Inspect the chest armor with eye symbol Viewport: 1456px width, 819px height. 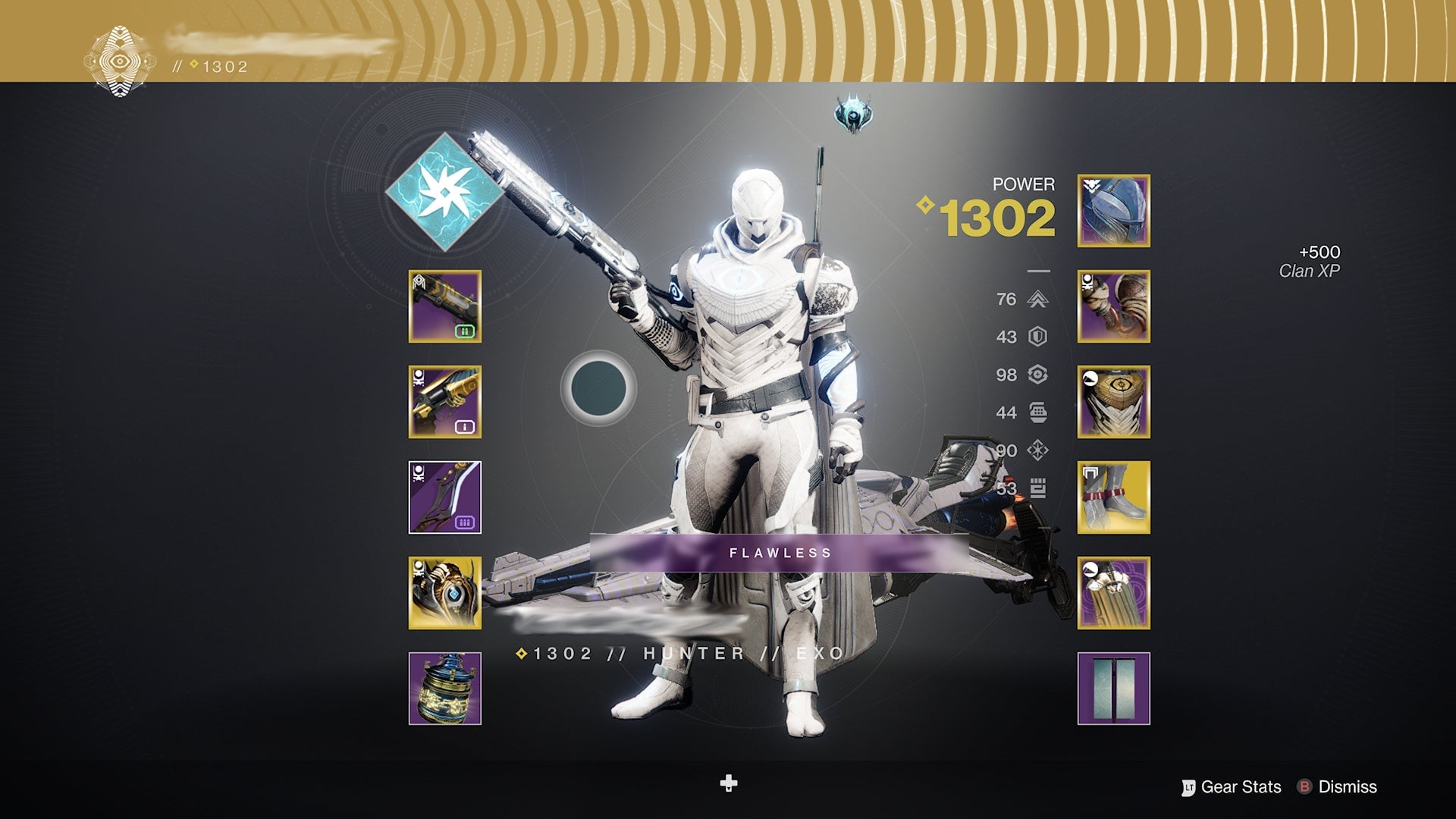[x=1113, y=402]
